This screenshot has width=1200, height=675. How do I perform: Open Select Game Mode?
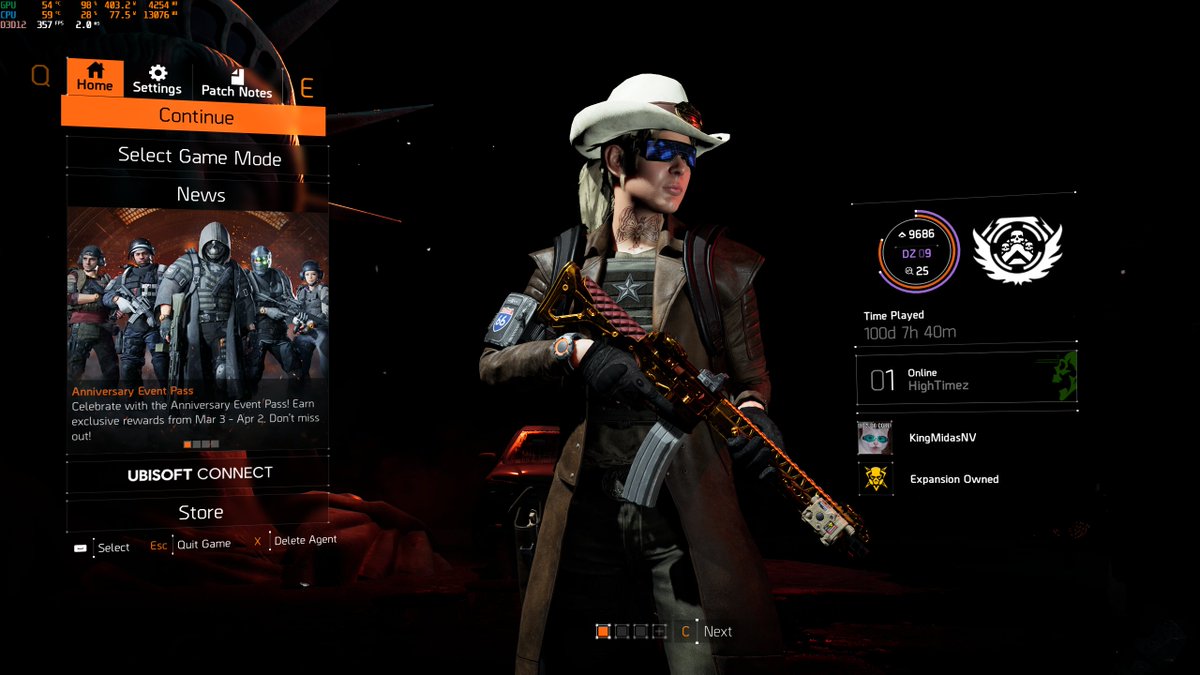pos(199,156)
